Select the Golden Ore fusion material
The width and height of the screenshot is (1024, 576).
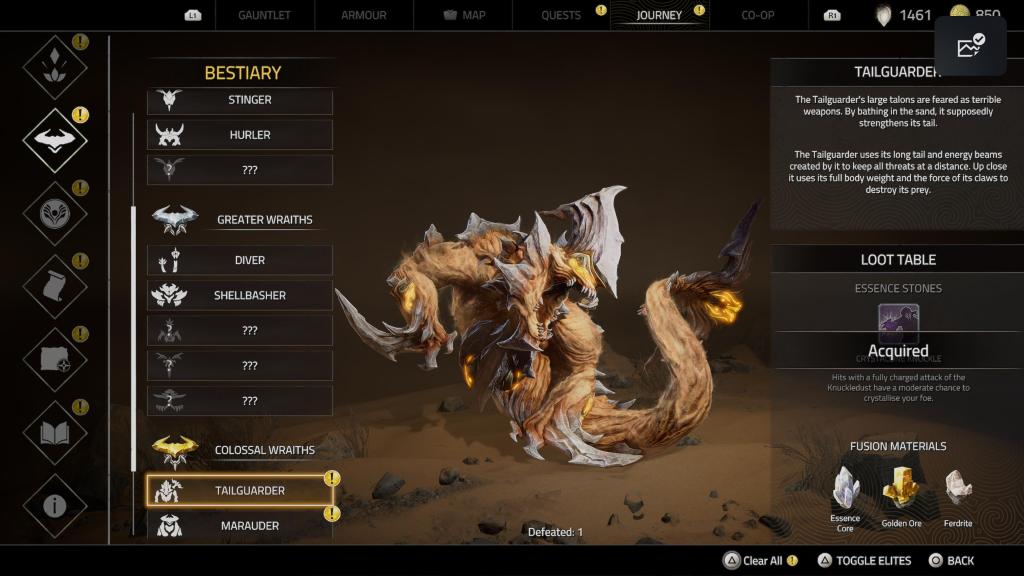[900, 488]
